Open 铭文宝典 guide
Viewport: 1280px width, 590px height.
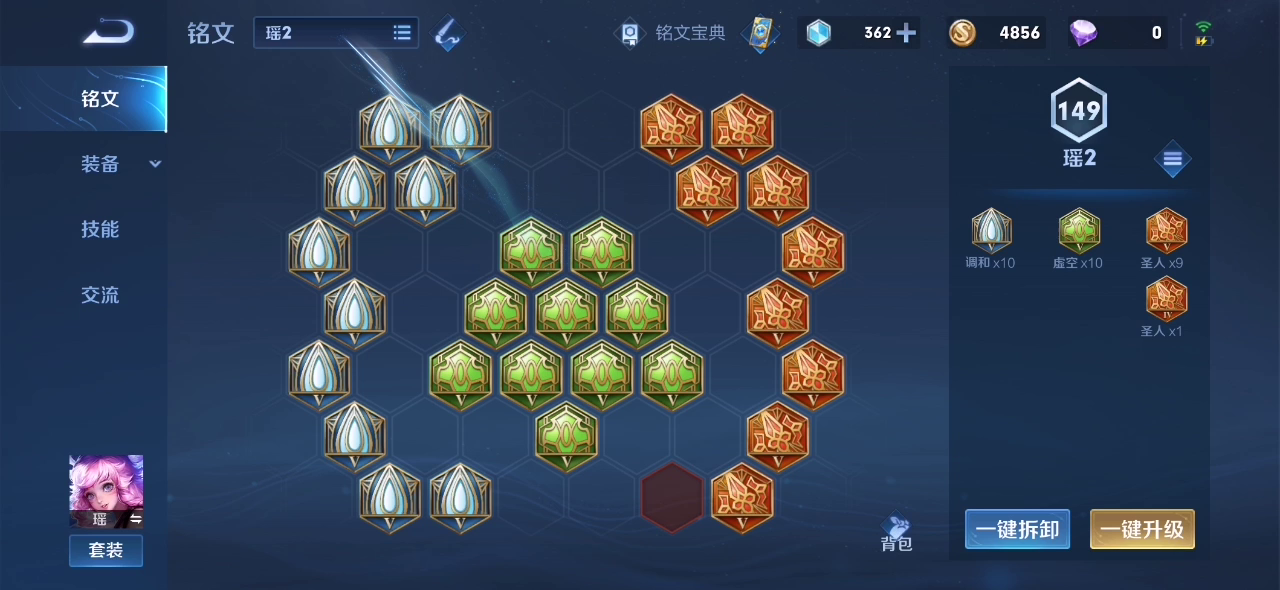(x=671, y=33)
